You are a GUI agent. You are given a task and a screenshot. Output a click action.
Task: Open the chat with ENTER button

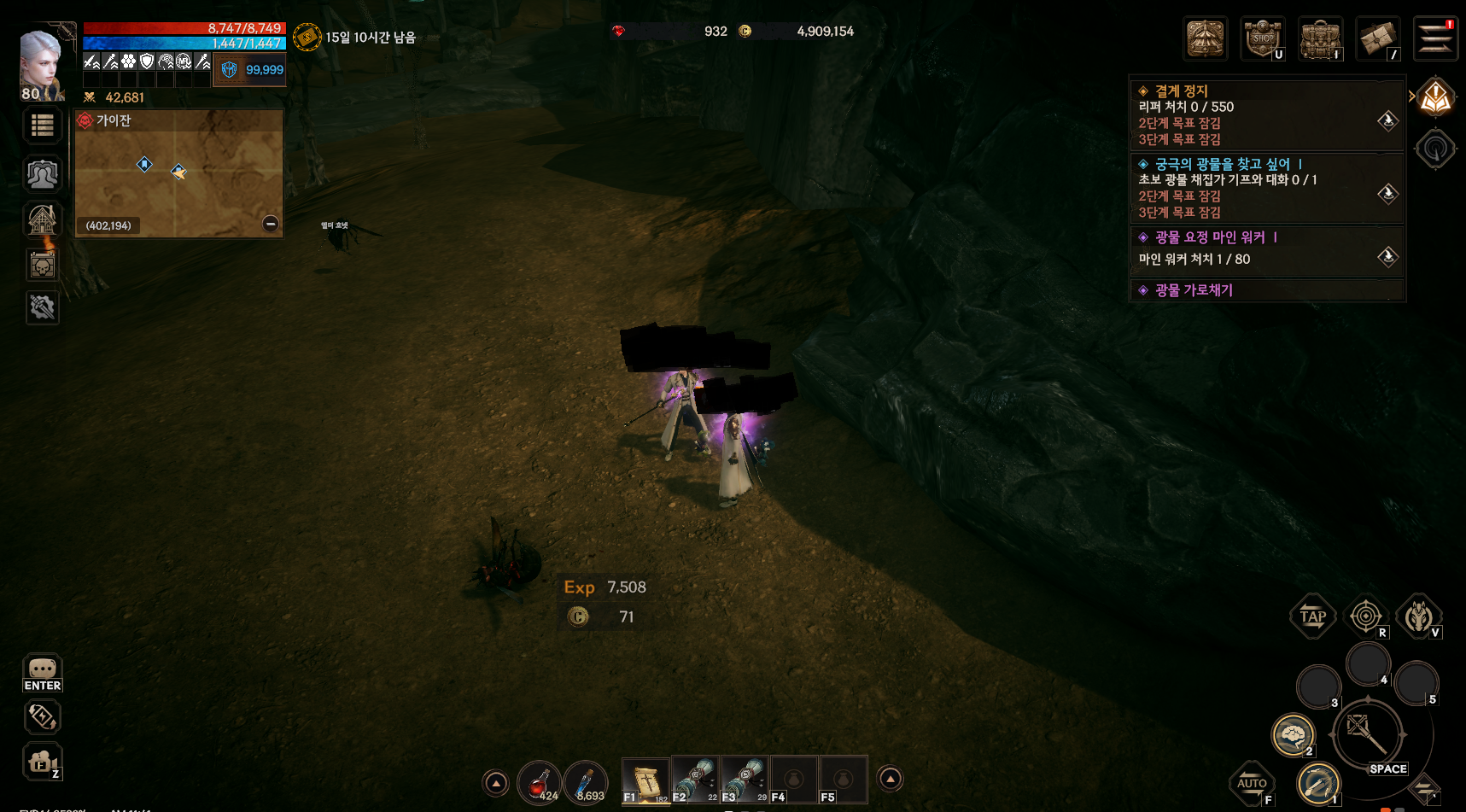pyautogui.click(x=43, y=673)
